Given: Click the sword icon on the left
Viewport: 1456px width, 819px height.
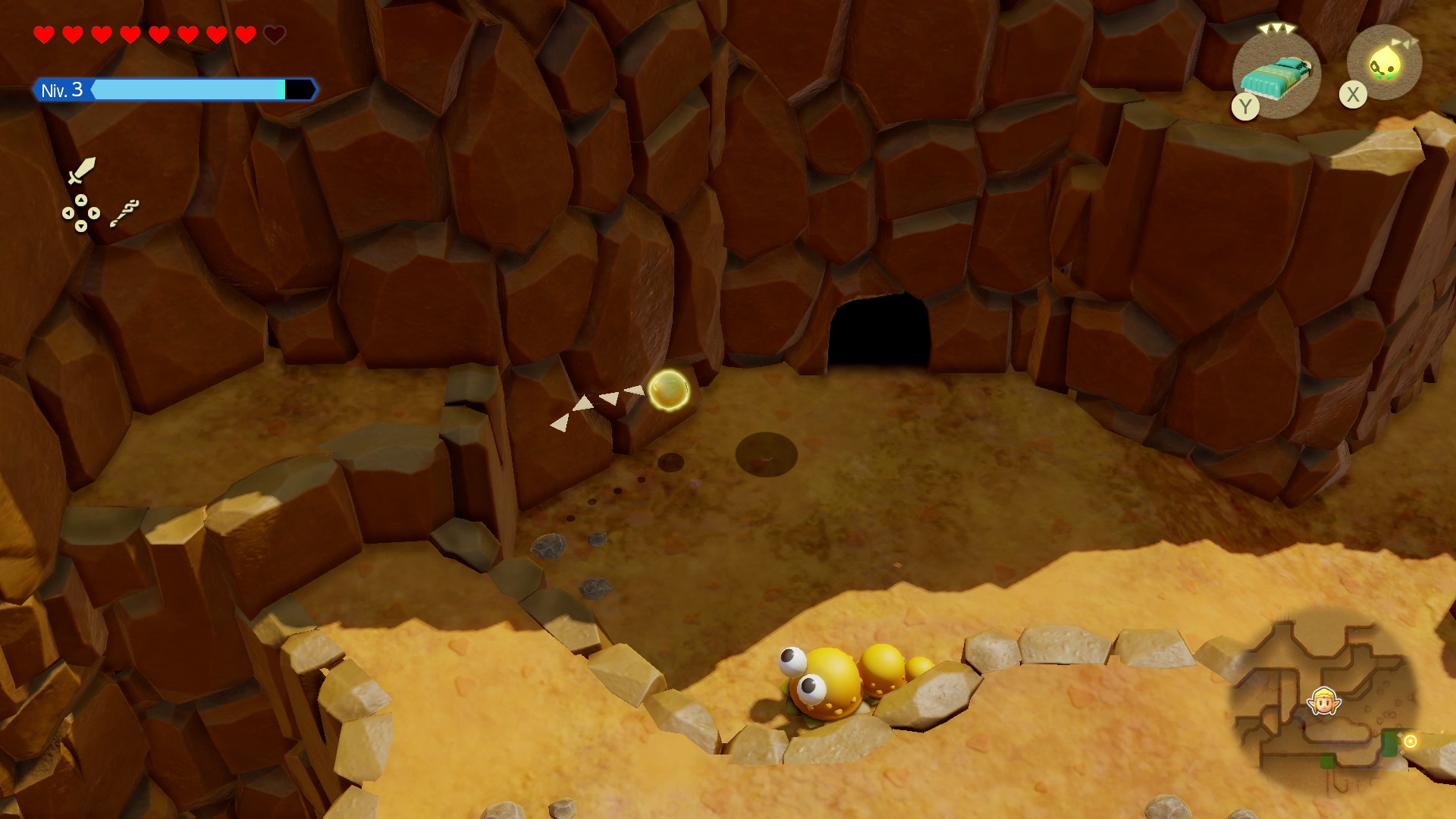Looking at the screenshot, I should point(81,171).
